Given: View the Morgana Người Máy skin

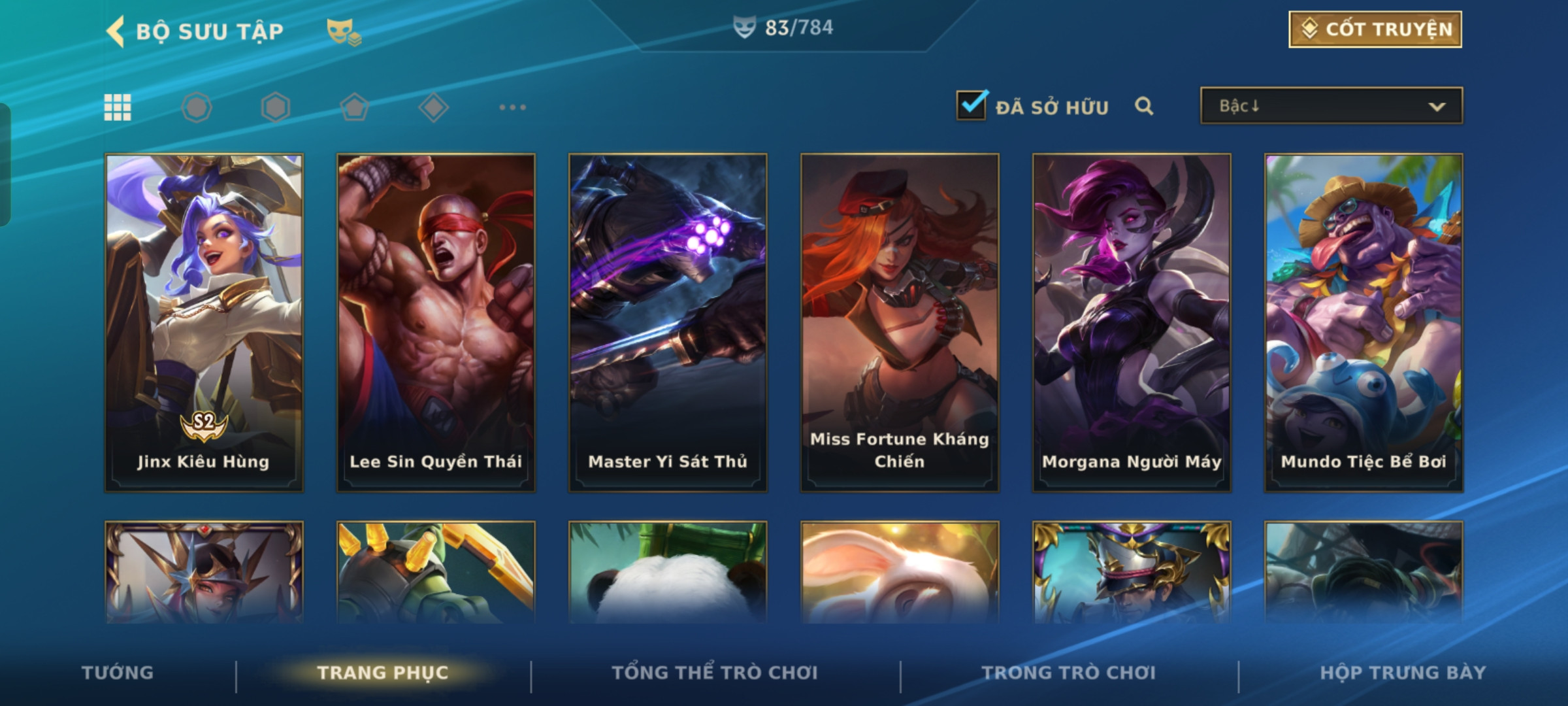Looking at the screenshot, I should pos(1132,322).
